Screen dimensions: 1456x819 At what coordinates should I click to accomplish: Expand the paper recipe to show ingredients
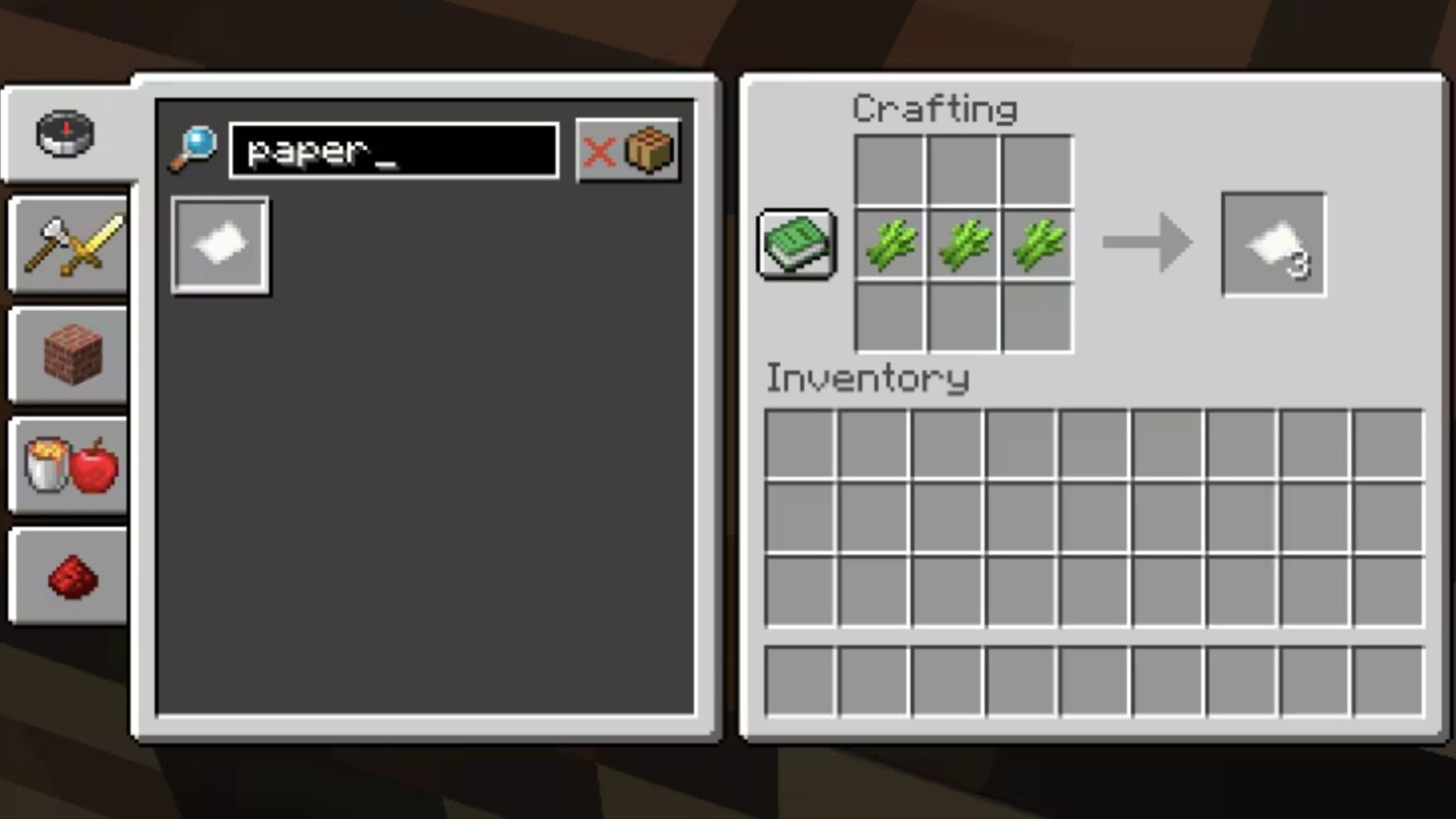pos(220,244)
